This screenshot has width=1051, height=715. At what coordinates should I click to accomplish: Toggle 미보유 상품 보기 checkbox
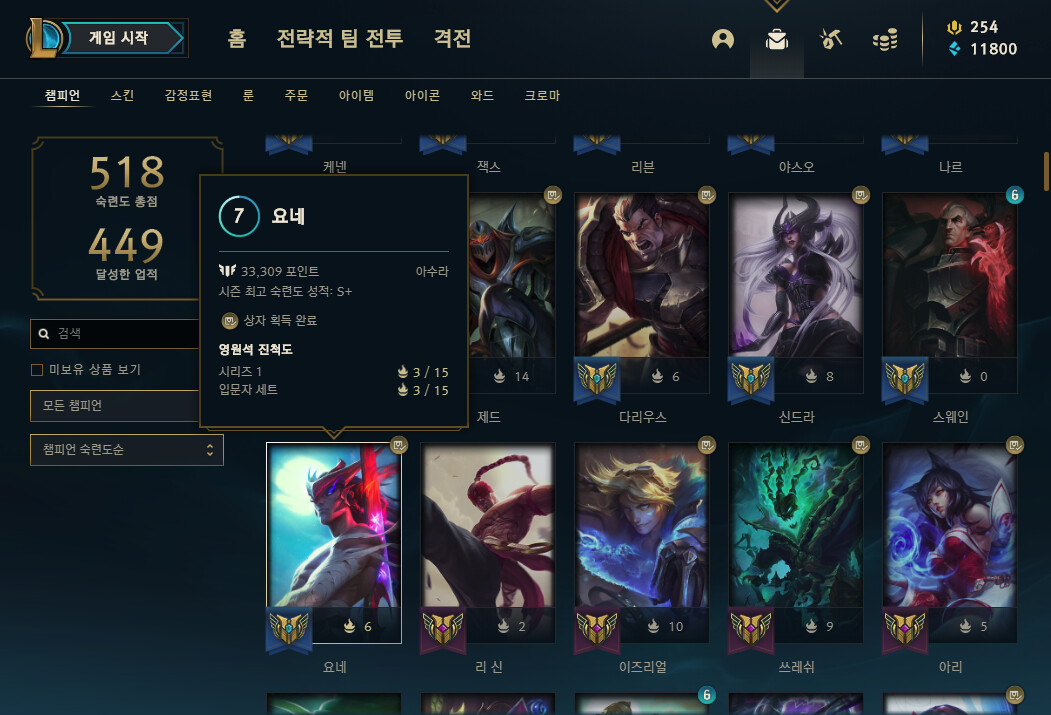(x=37, y=370)
